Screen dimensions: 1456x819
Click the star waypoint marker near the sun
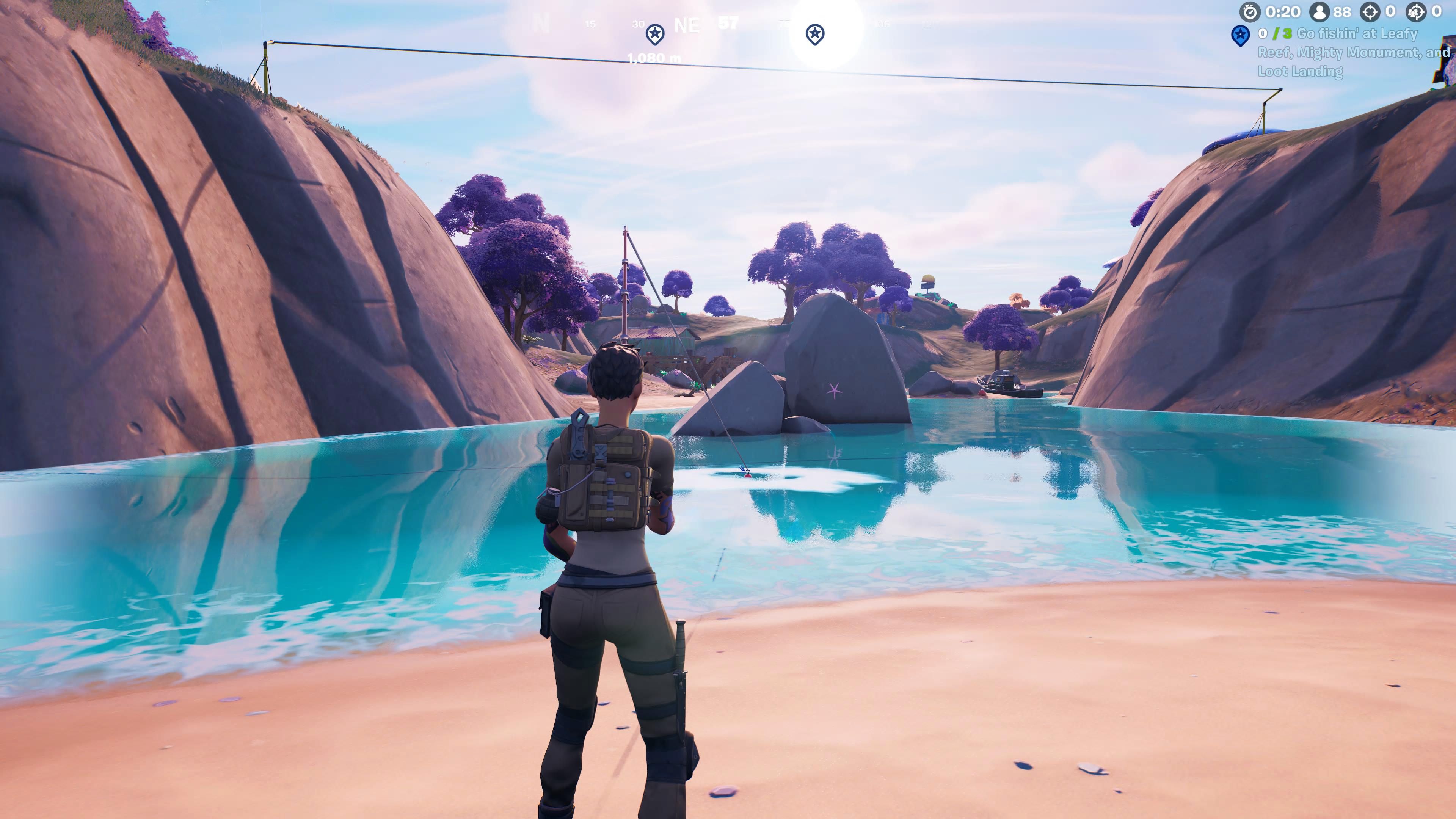816,33
